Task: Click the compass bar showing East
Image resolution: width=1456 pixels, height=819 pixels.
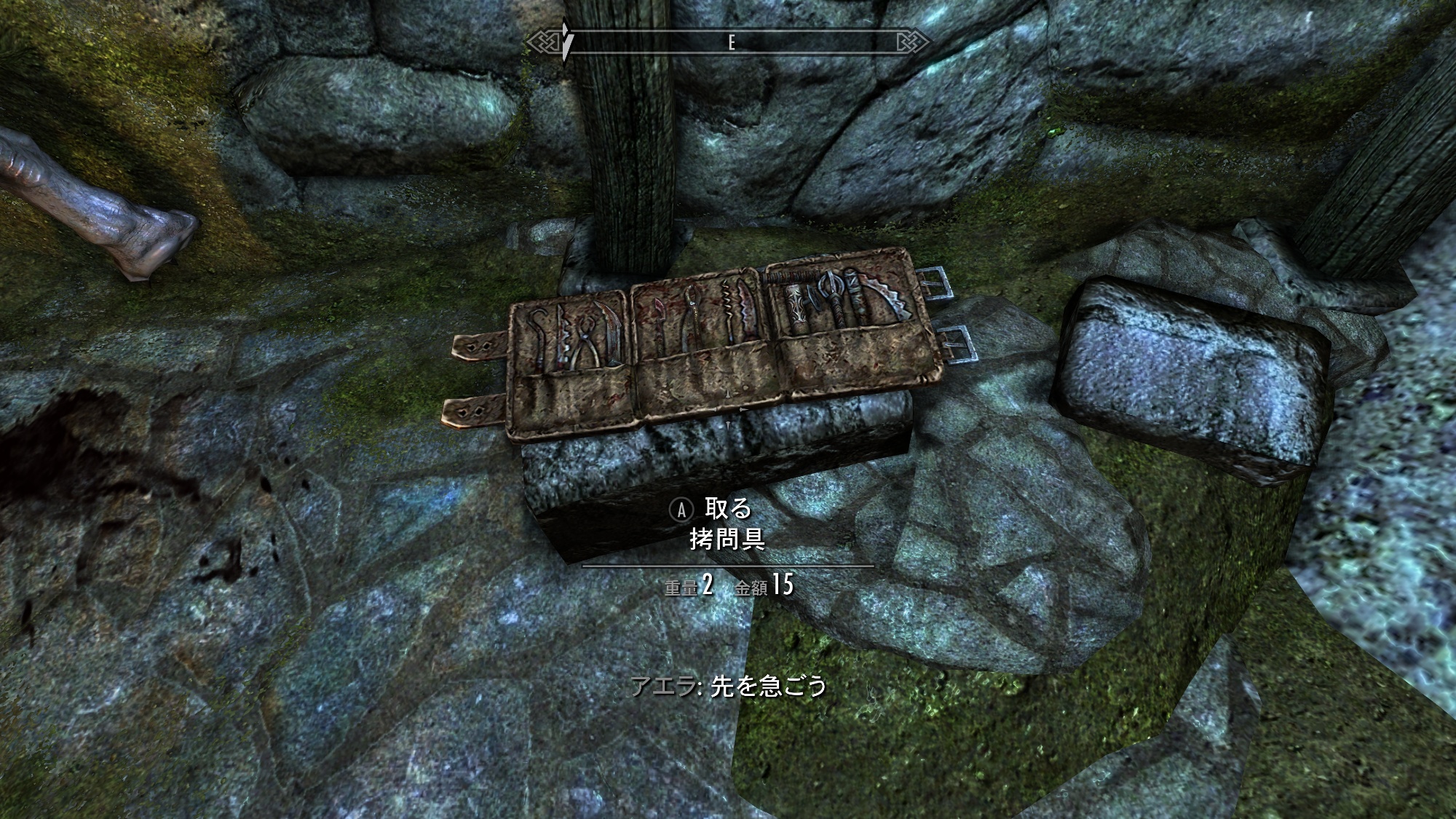Action: pyautogui.click(x=730, y=43)
